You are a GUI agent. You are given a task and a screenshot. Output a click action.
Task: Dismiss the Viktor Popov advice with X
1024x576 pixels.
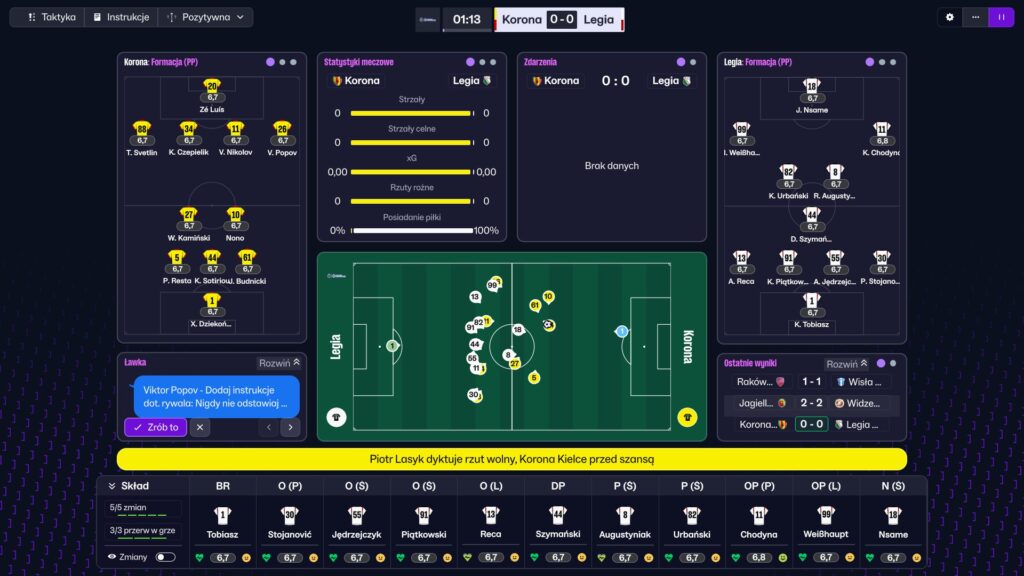click(200, 427)
